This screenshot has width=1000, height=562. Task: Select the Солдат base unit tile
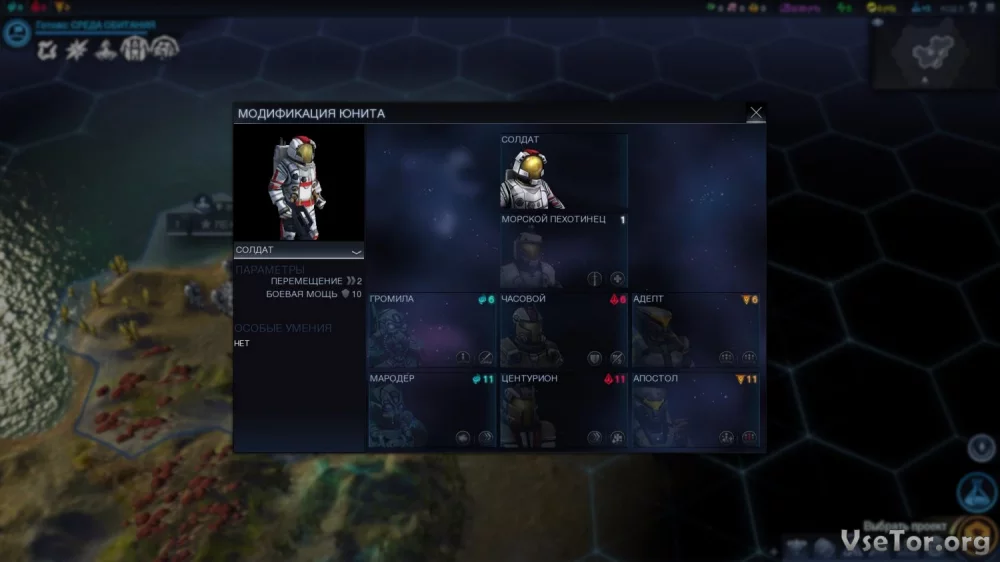tap(564, 172)
